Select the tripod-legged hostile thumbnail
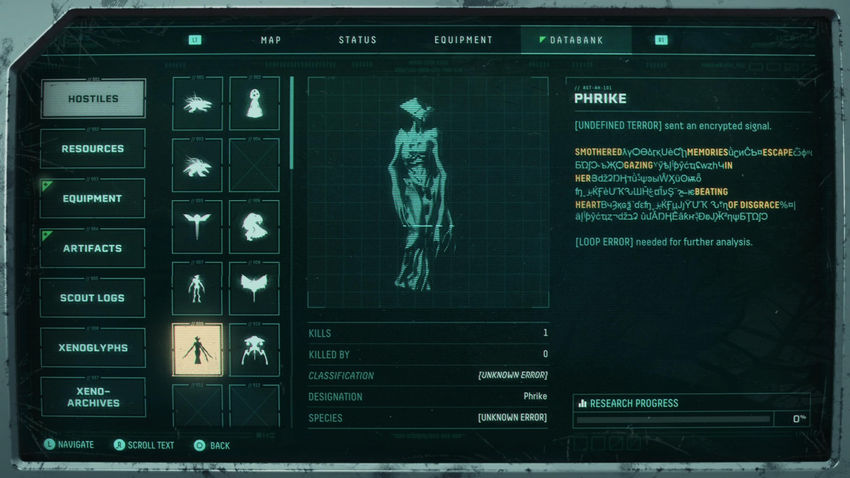 pos(254,350)
